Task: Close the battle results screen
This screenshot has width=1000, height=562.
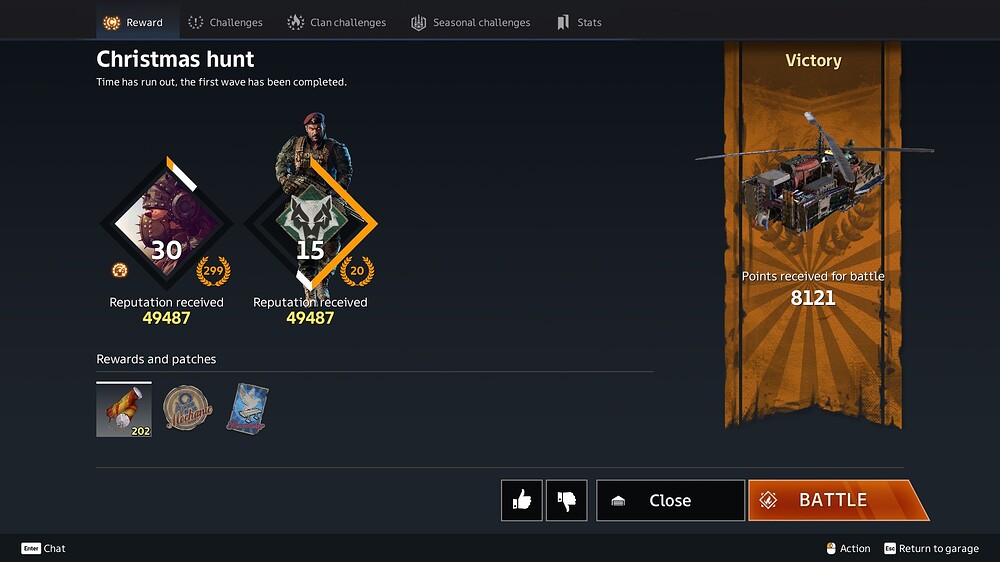Action: click(670, 500)
